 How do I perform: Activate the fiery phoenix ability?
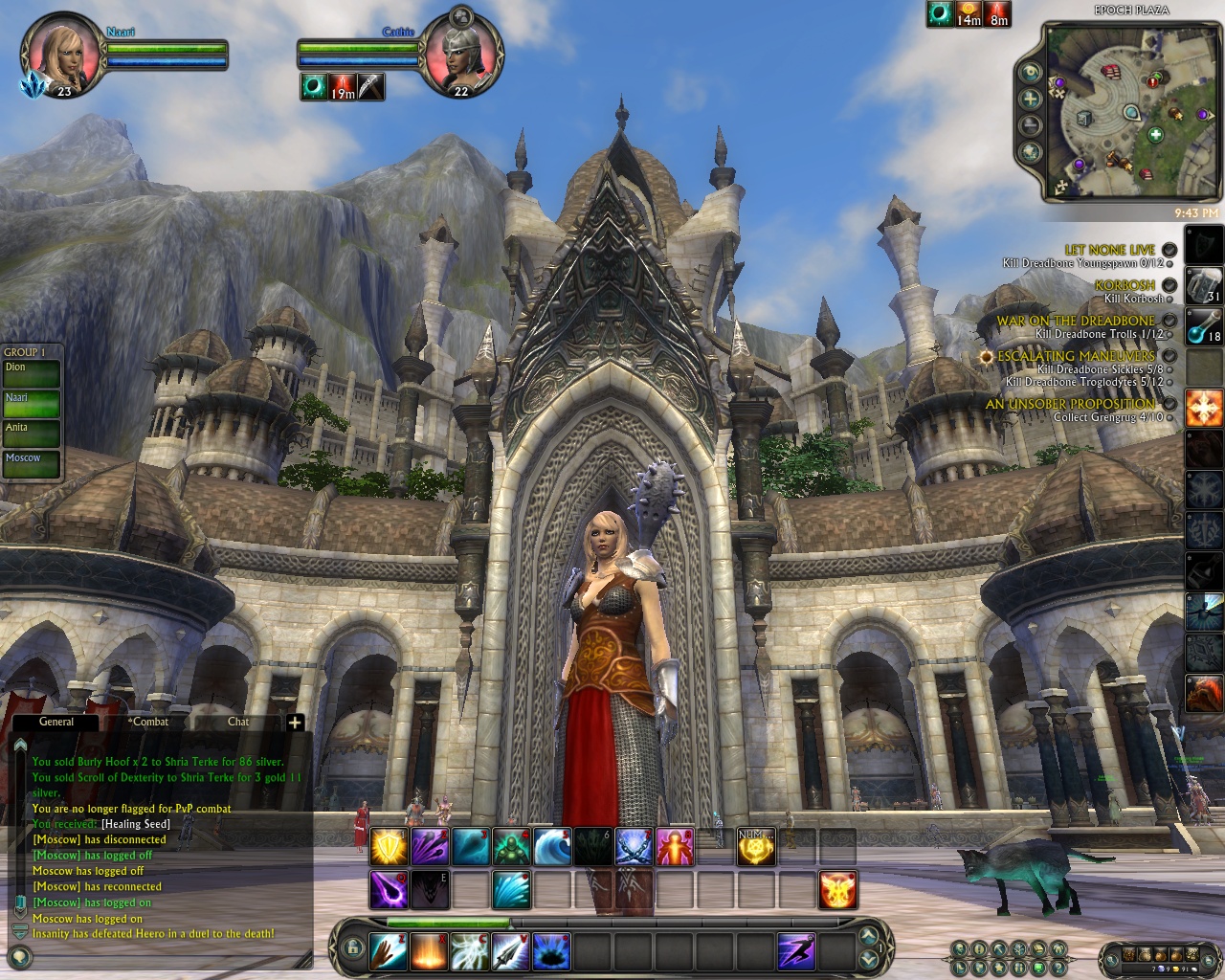click(x=837, y=890)
